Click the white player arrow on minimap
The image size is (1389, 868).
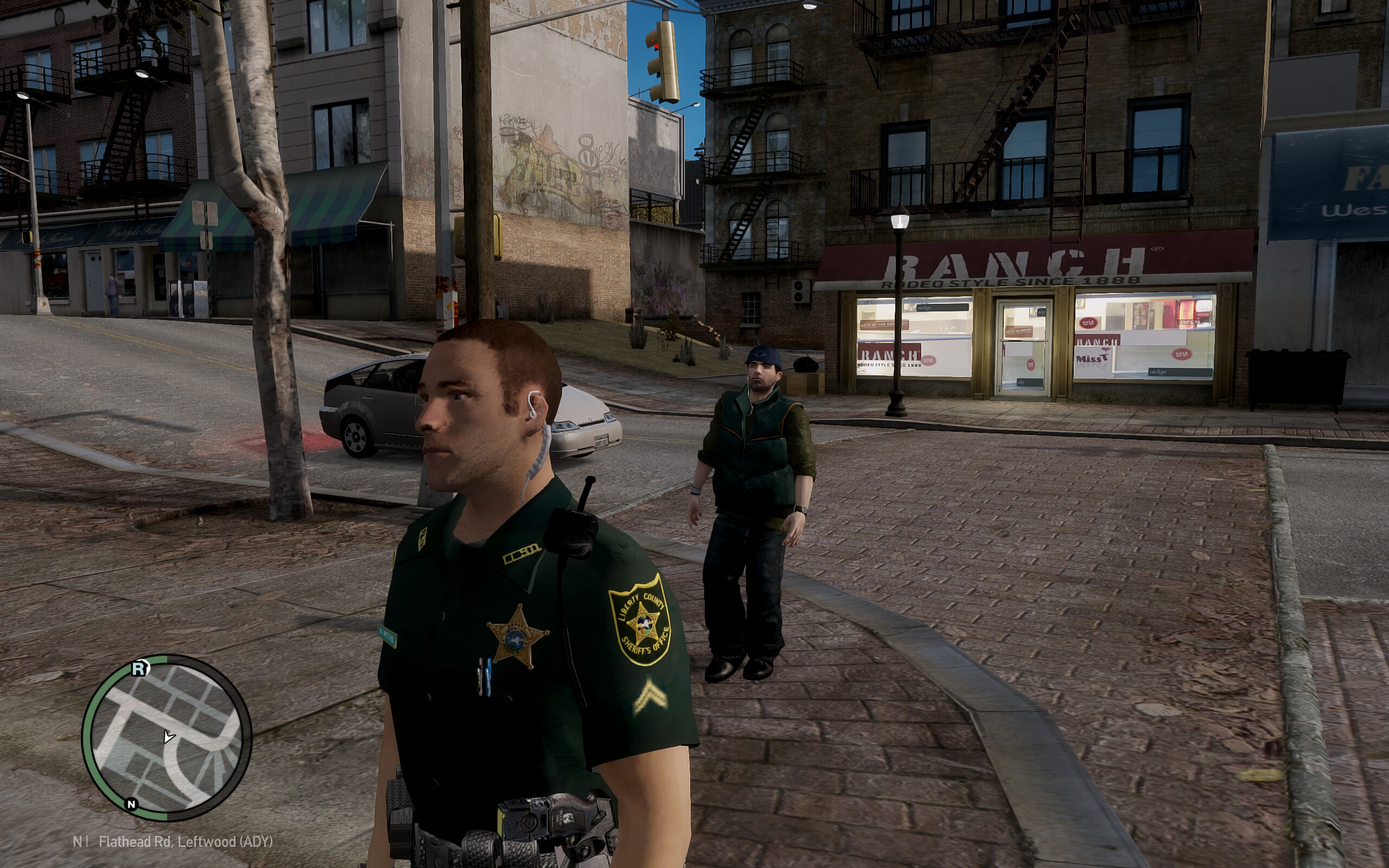[168, 736]
